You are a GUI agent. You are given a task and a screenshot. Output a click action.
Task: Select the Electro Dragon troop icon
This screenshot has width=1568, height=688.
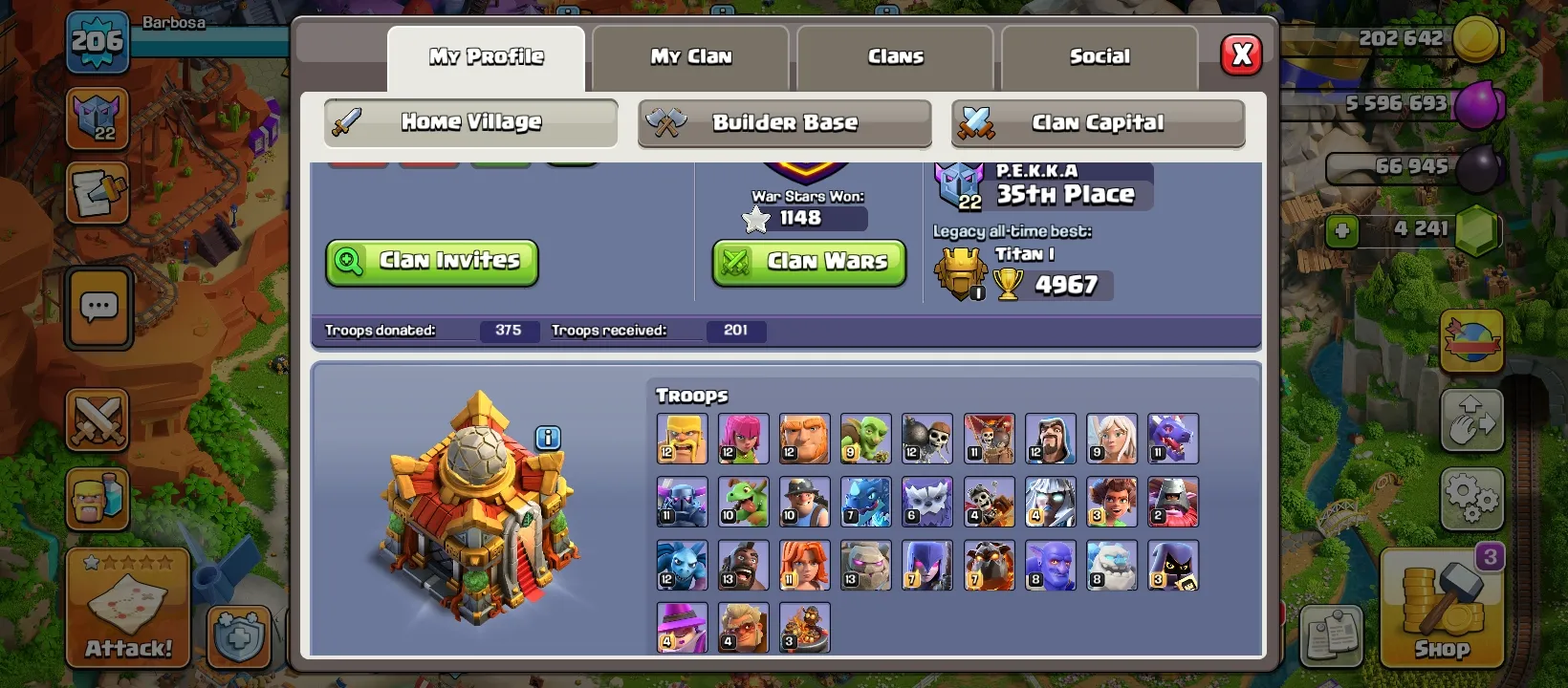[x=865, y=502]
